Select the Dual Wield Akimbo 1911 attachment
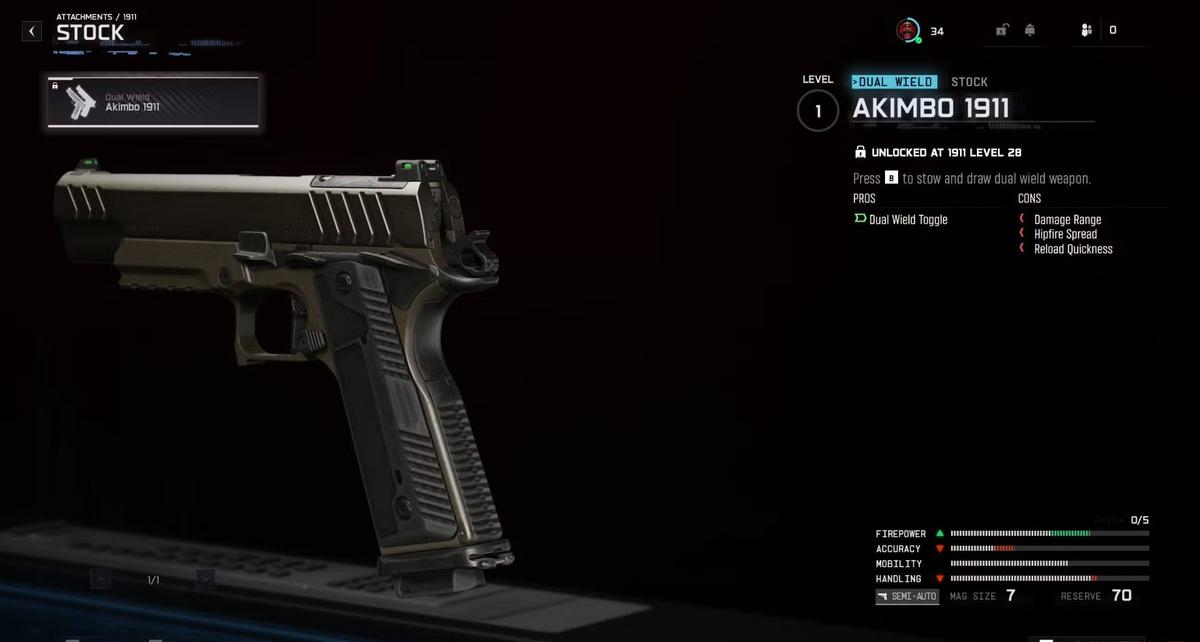1200x642 pixels. pyautogui.click(x=153, y=102)
